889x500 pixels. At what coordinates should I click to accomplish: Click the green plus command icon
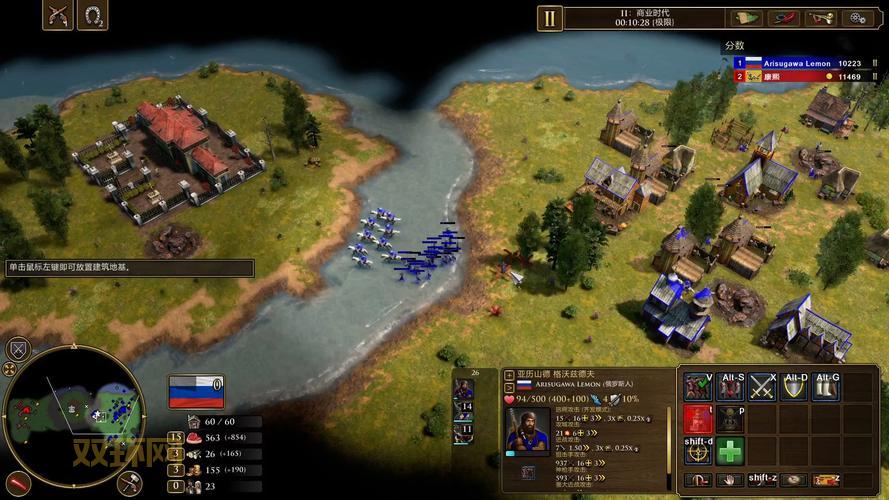pyautogui.click(x=731, y=450)
